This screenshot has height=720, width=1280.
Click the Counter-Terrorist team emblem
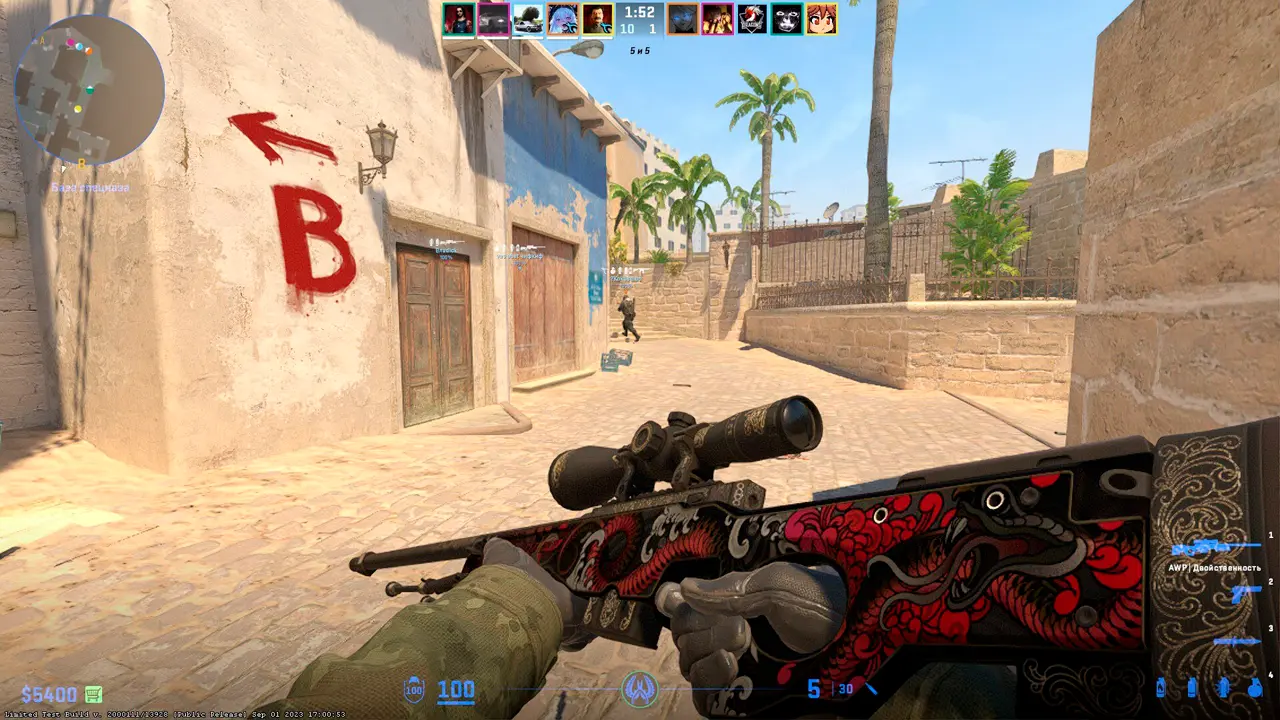pos(640,688)
